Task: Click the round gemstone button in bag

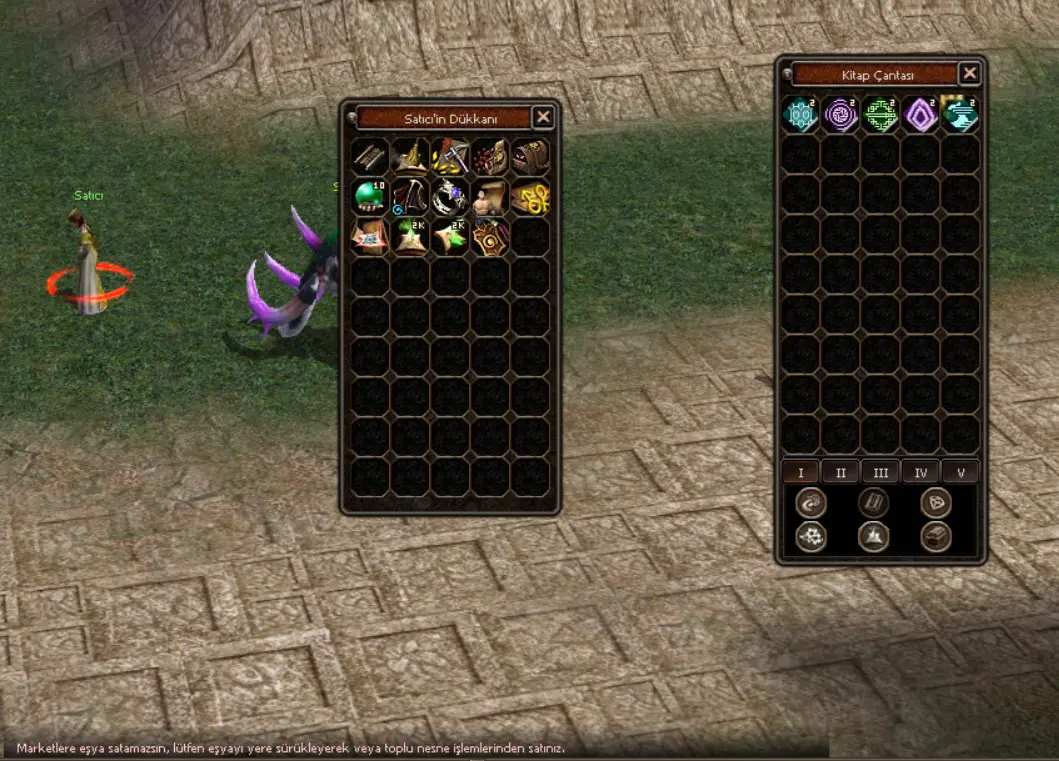Action: 936,503
